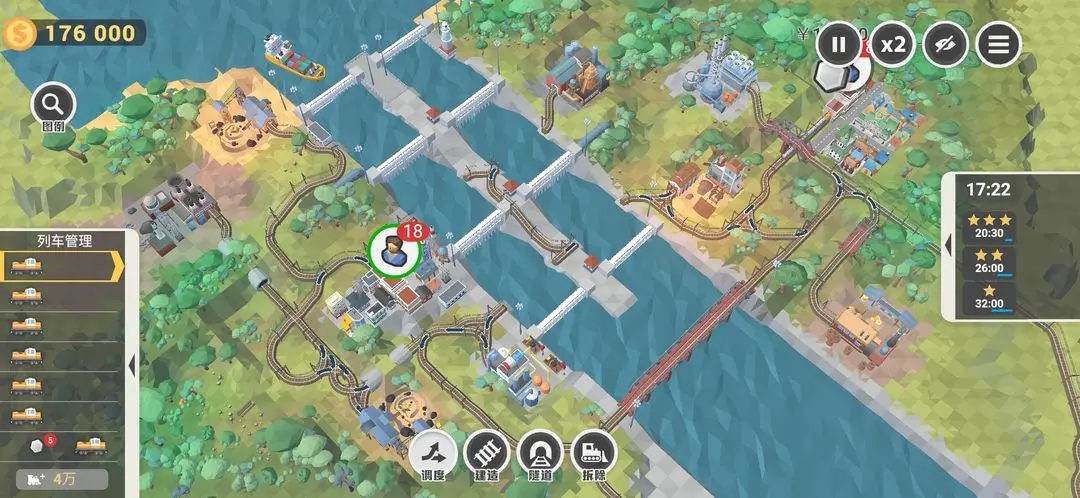Collapse the train management panel

pyautogui.click(x=132, y=366)
